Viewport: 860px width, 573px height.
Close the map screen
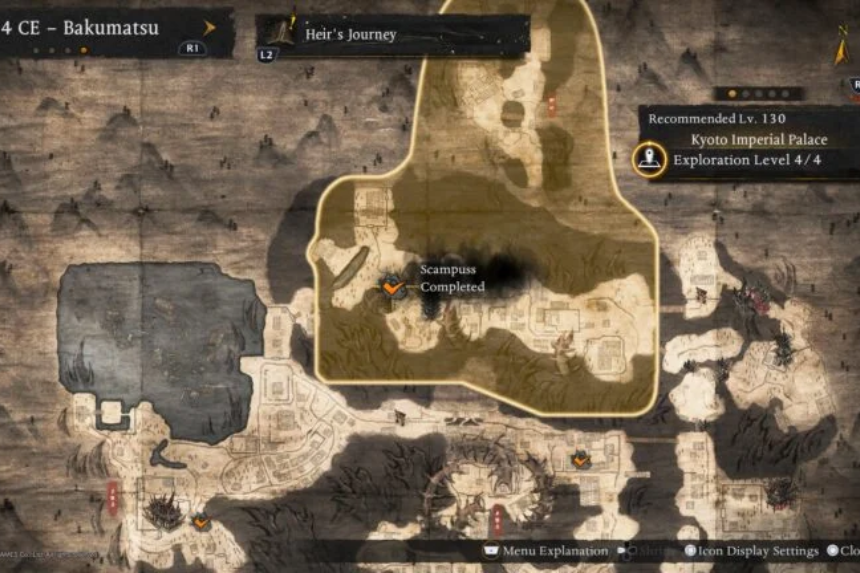point(842,551)
